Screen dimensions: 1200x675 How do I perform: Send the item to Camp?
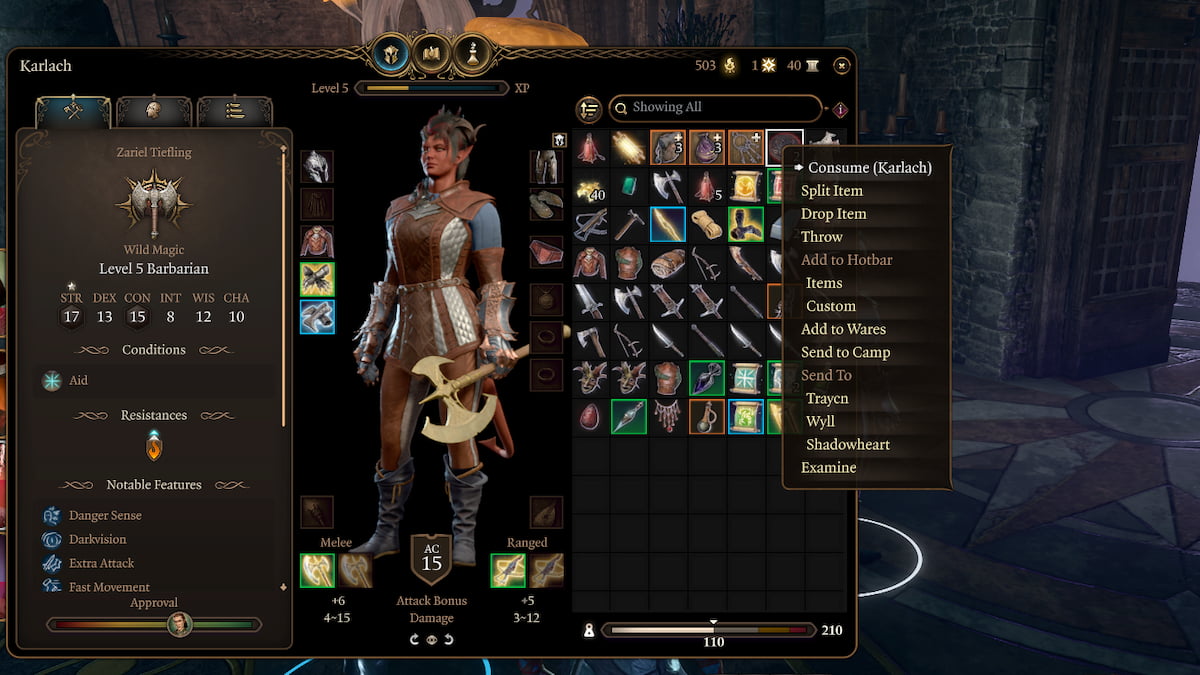[x=845, y=352]
